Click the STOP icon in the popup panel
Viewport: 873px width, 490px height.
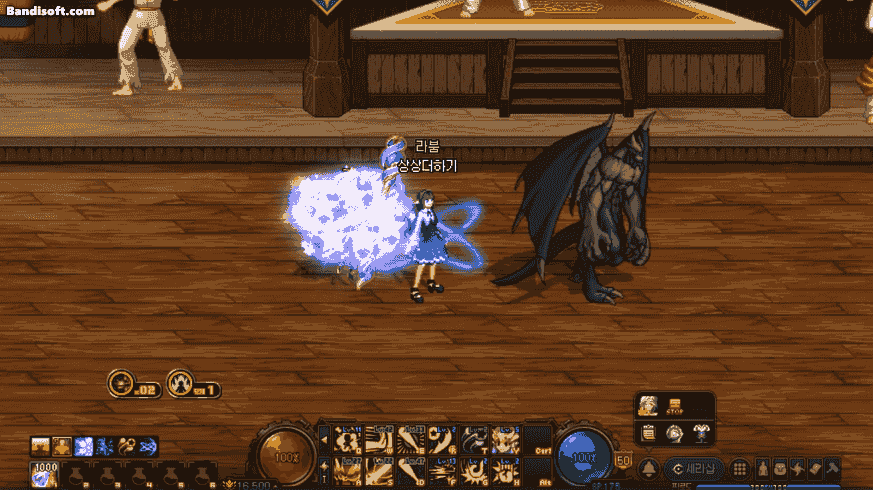pyautogui.click(x=674, y=407)
